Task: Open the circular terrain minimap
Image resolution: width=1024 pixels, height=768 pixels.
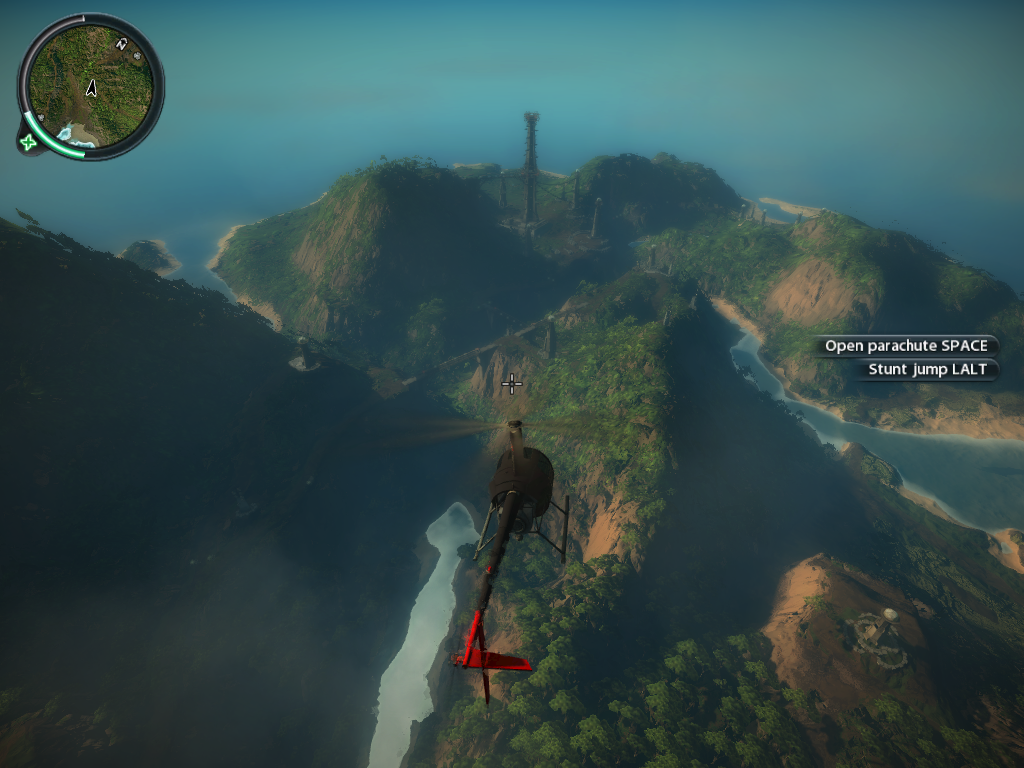Action: 90,87
